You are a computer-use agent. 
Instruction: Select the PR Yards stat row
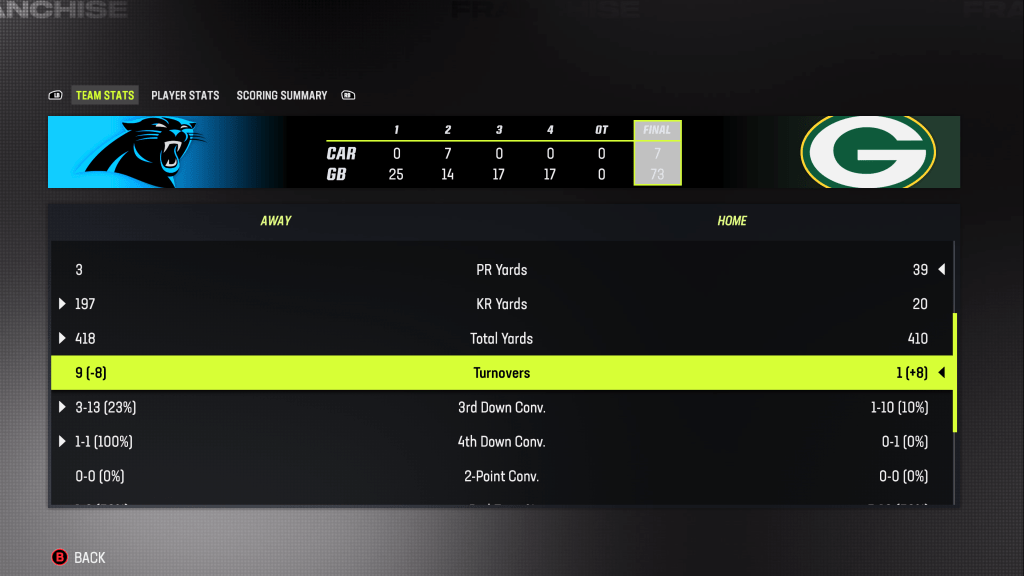[501, 270]
